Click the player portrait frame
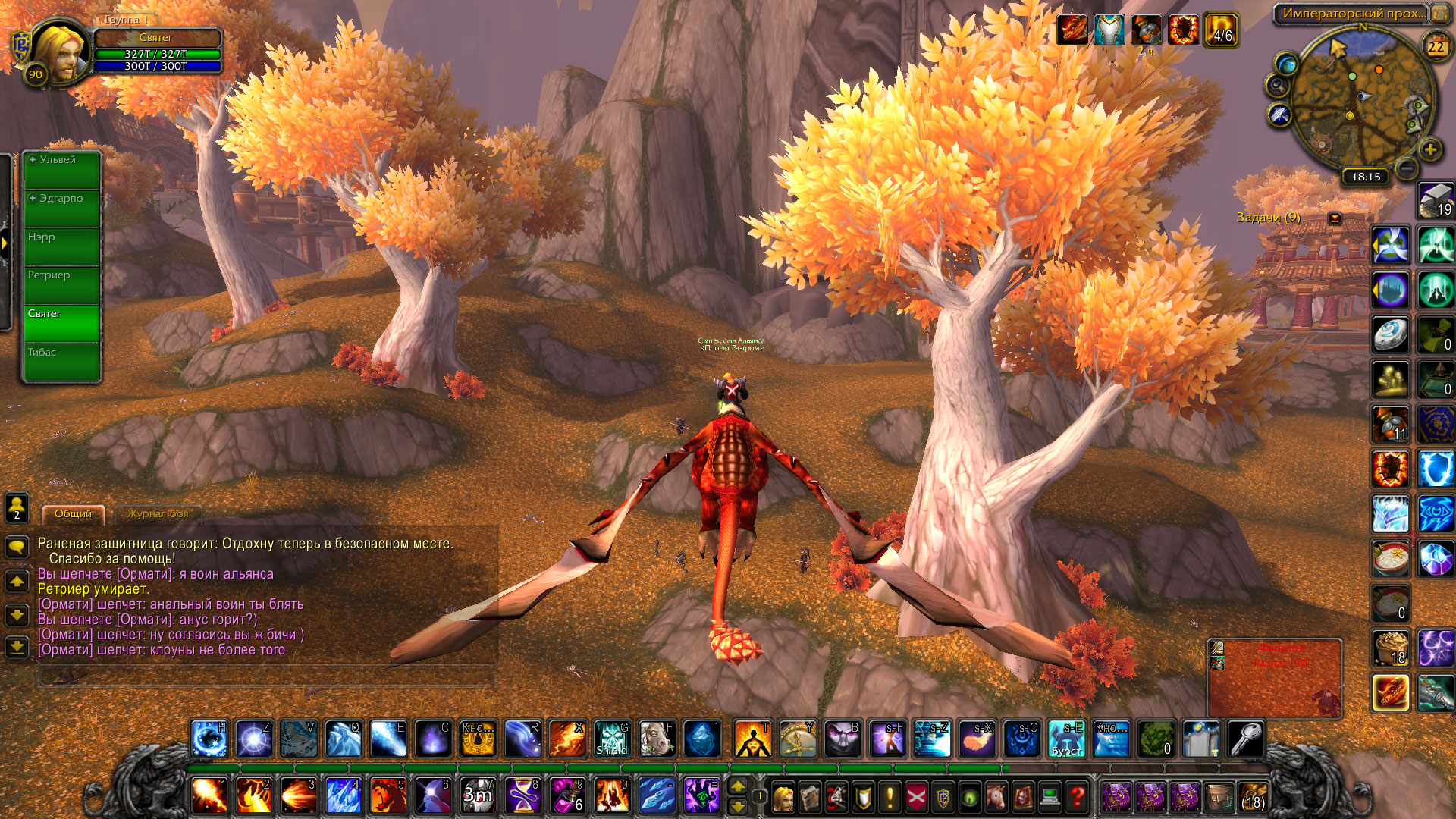 click(58, 53)
